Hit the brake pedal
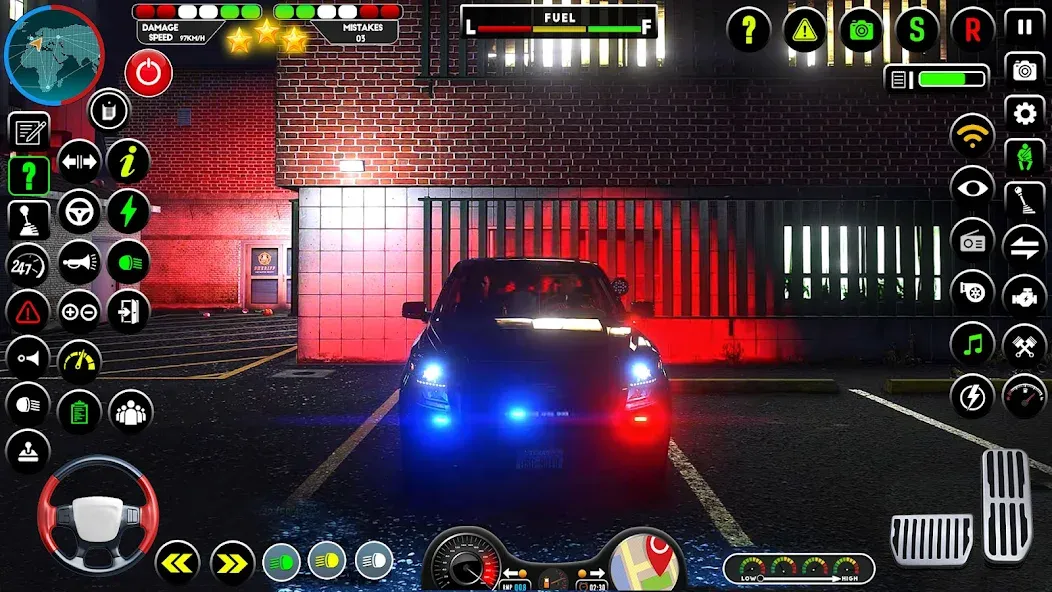The height and width of the screenshot is (592, 1052). coord(931,540)
